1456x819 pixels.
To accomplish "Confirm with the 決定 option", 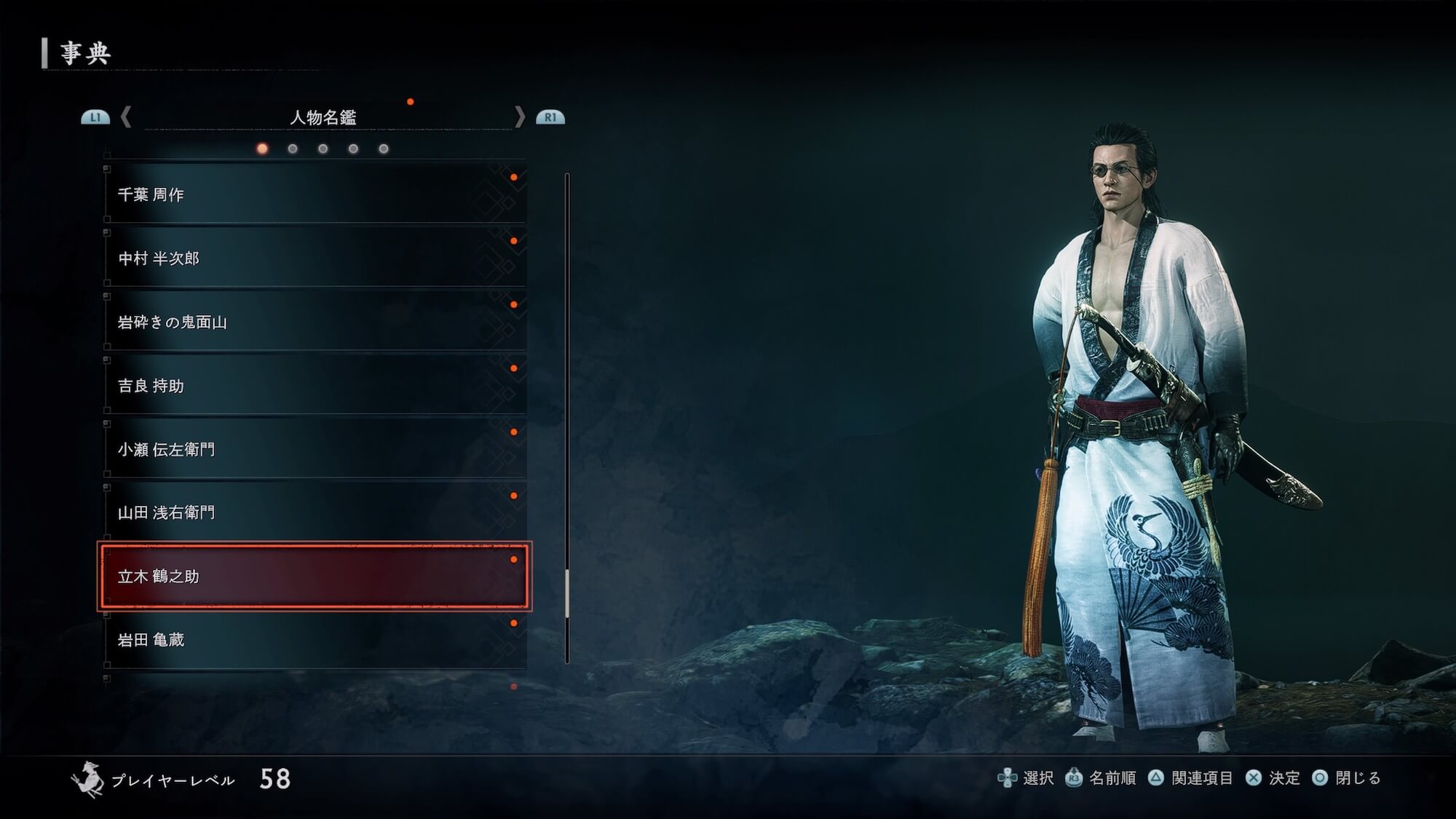I will (1273, 778).
